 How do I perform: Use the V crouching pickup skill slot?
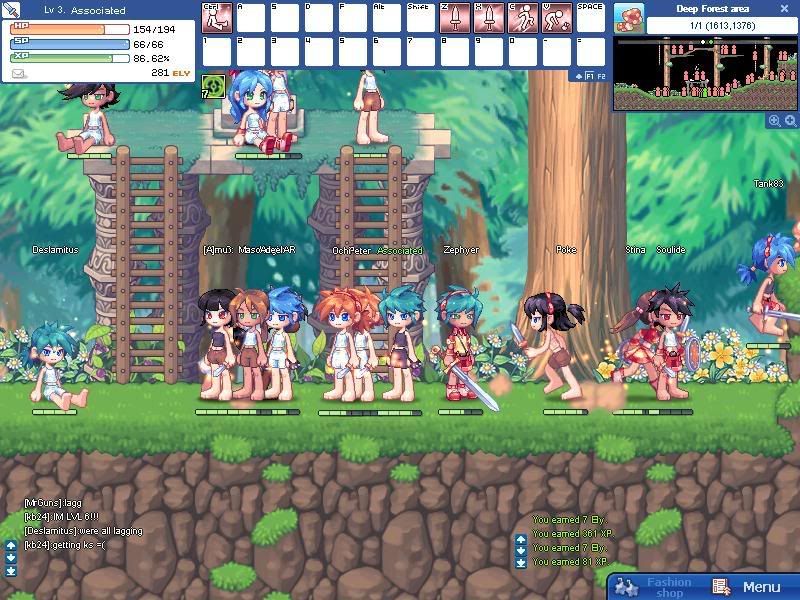pos(557,17)
